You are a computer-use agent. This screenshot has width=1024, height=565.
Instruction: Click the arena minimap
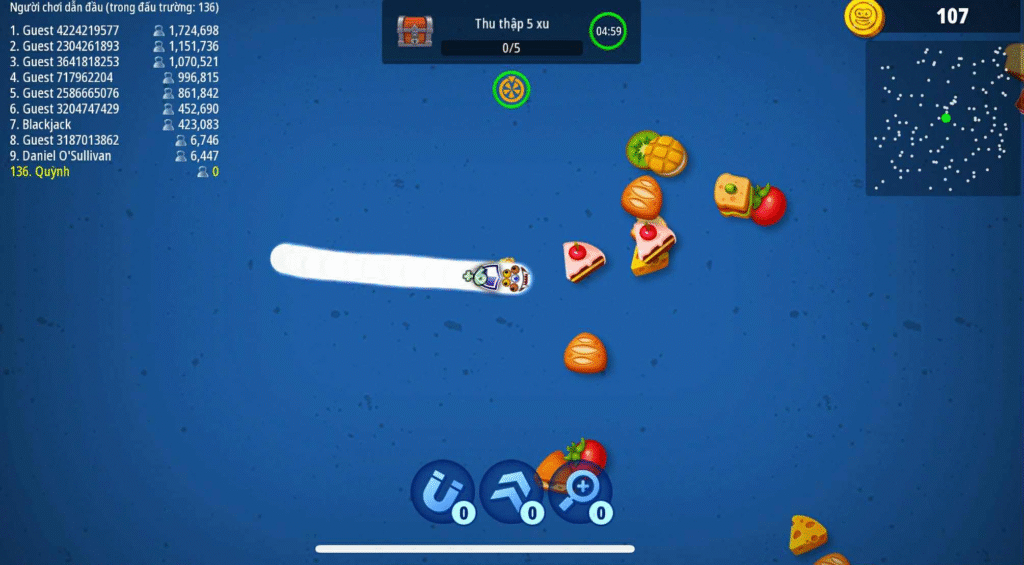point(943,118)
